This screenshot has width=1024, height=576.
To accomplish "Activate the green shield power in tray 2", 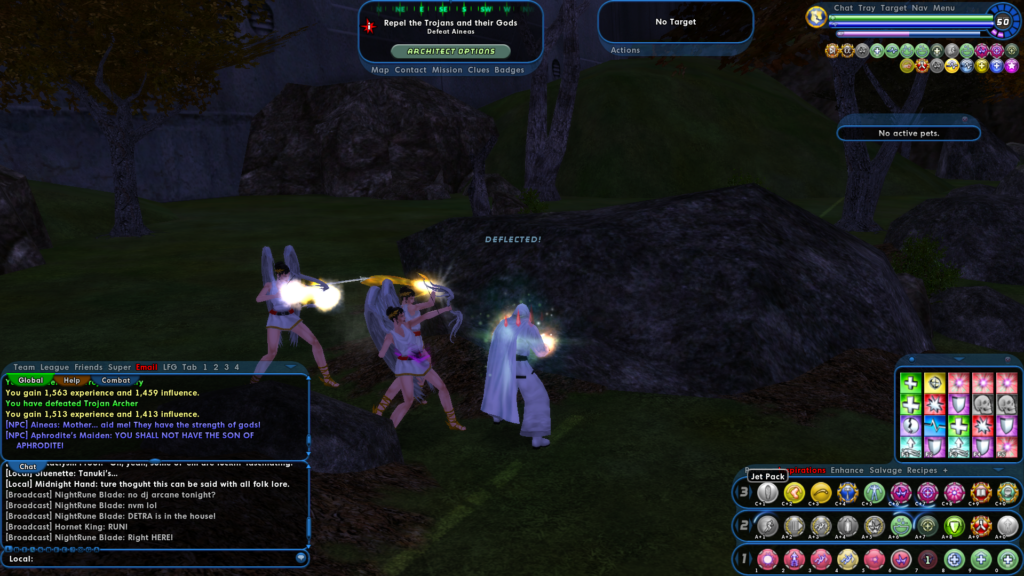I will 954,526.
